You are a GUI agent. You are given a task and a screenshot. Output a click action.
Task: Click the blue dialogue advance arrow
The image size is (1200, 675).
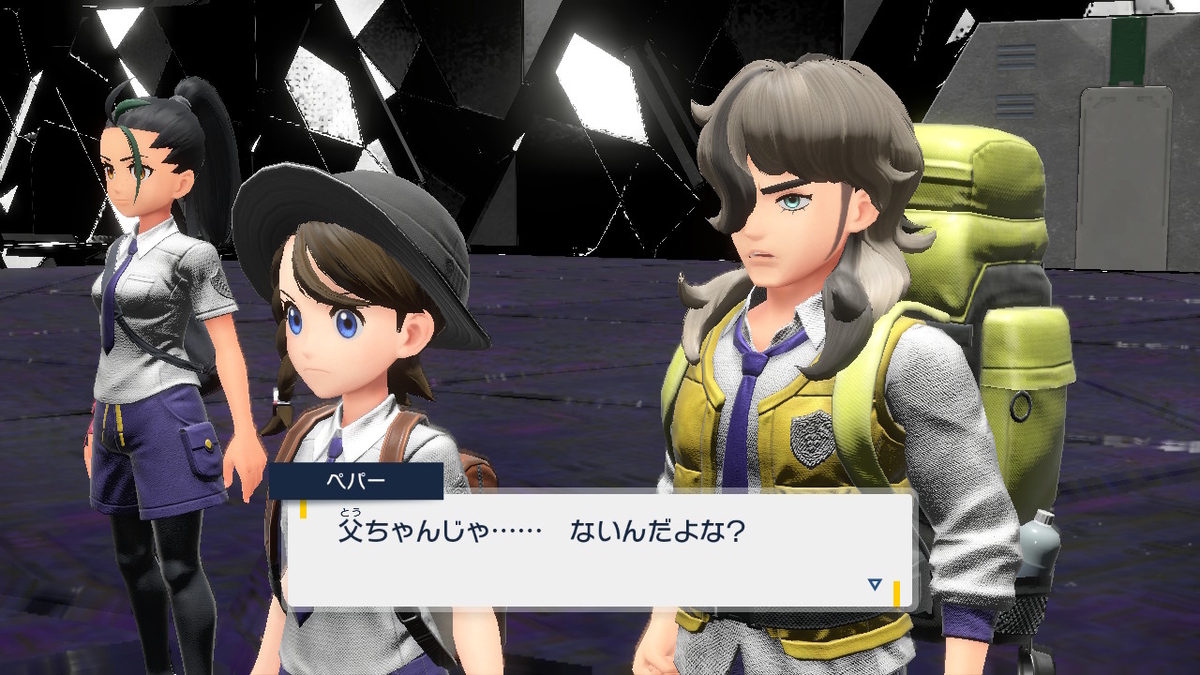875,584
